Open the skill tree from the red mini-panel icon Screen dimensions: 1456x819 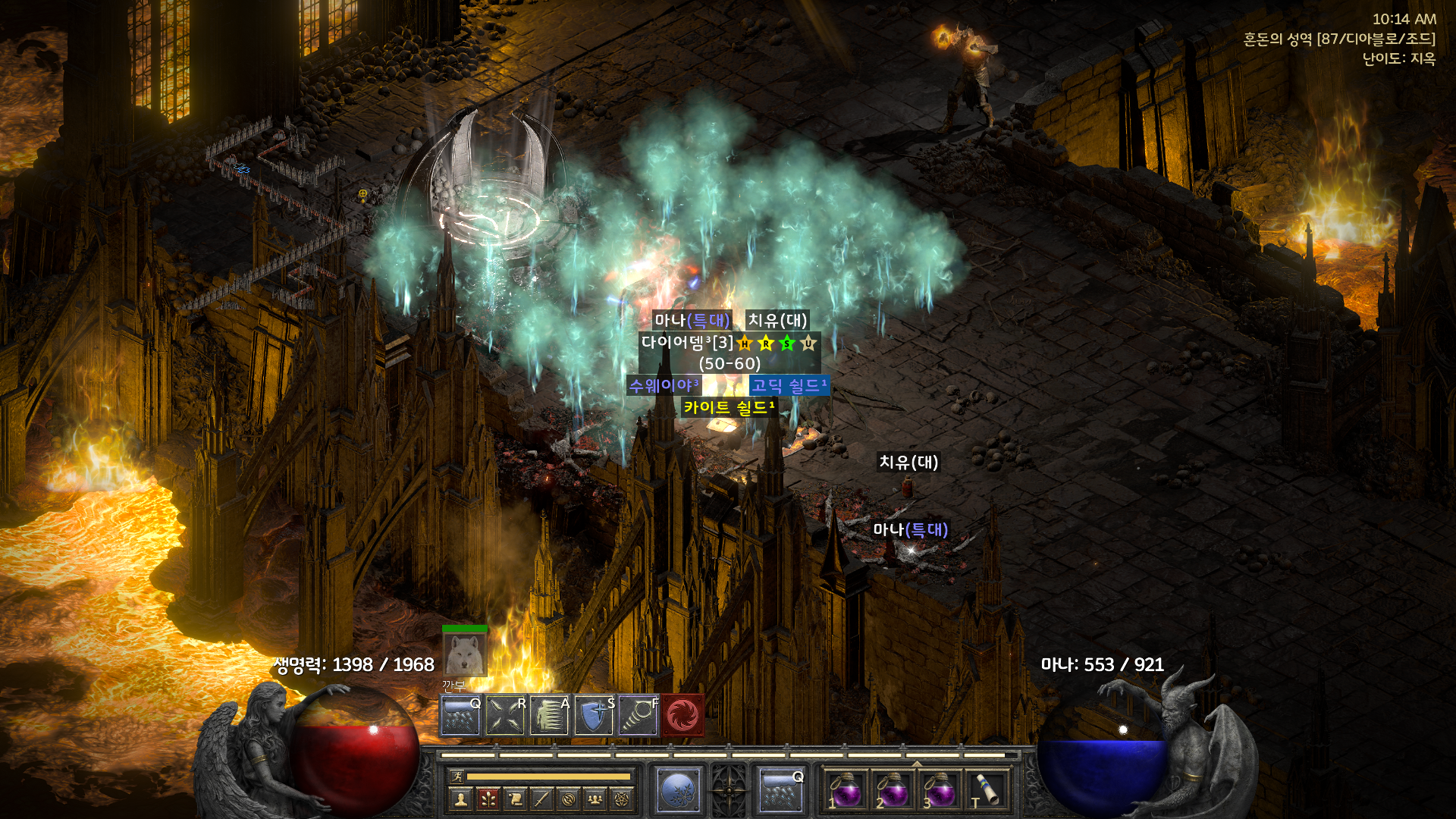pos(488,799)
